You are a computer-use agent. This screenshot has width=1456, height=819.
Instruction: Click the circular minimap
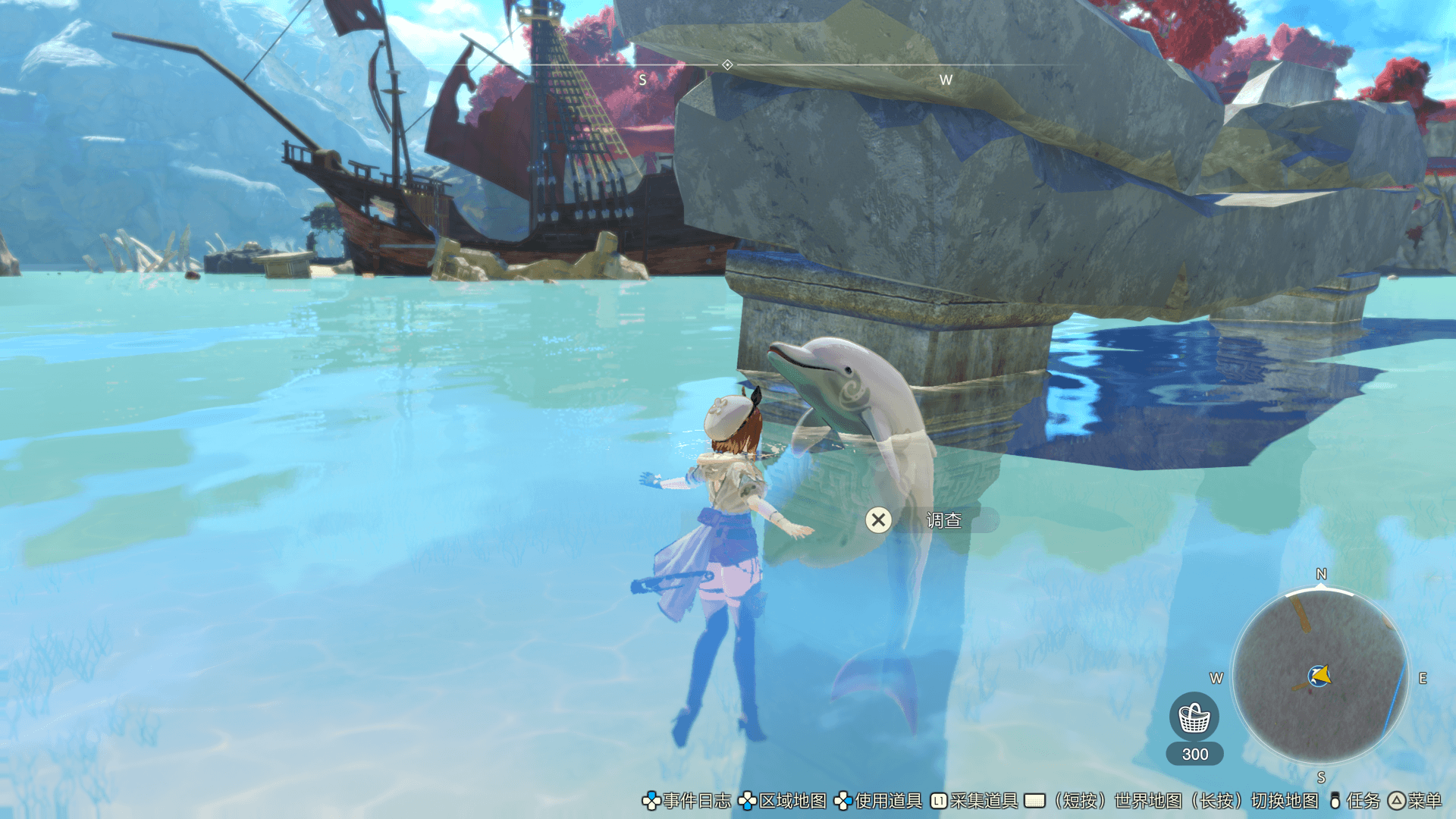click(1320, 676)
